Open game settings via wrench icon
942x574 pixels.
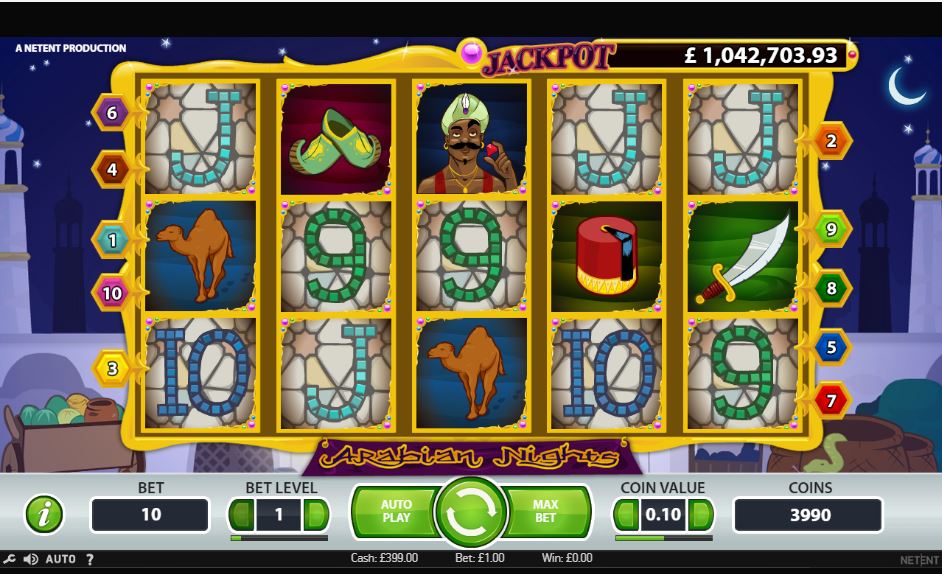(x=9, y=559)
